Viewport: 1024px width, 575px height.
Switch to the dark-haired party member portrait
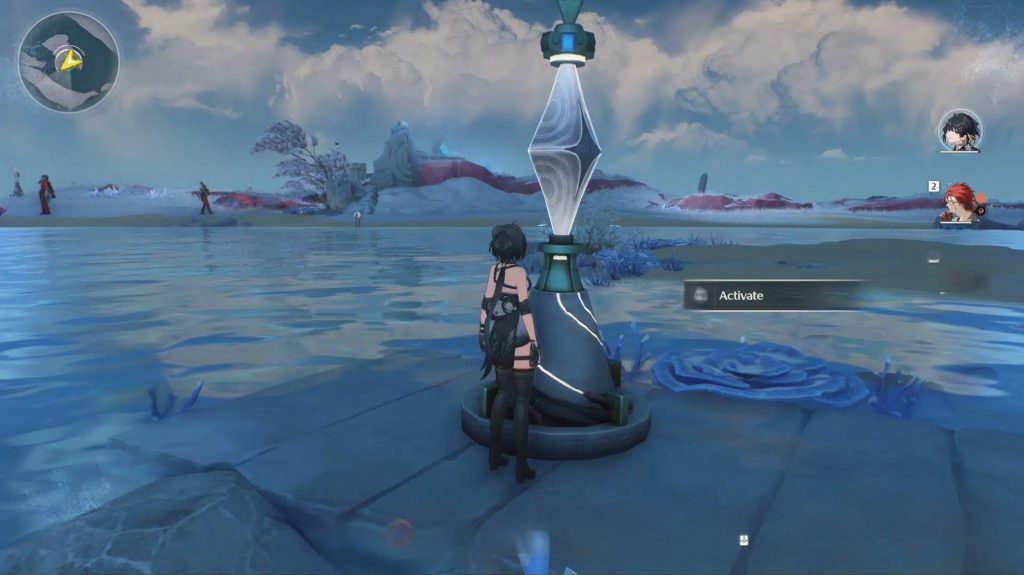click(960, 130)
